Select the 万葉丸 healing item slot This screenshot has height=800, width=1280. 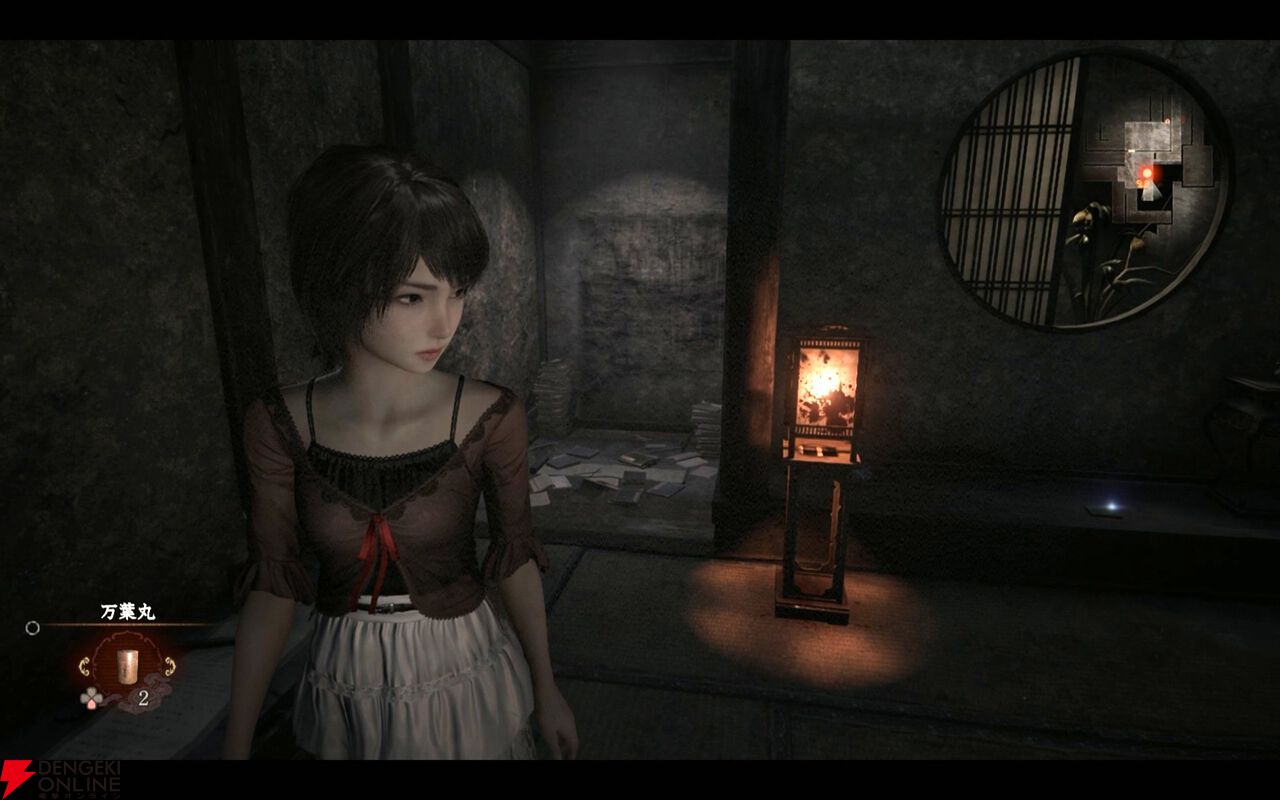point(126,665)
